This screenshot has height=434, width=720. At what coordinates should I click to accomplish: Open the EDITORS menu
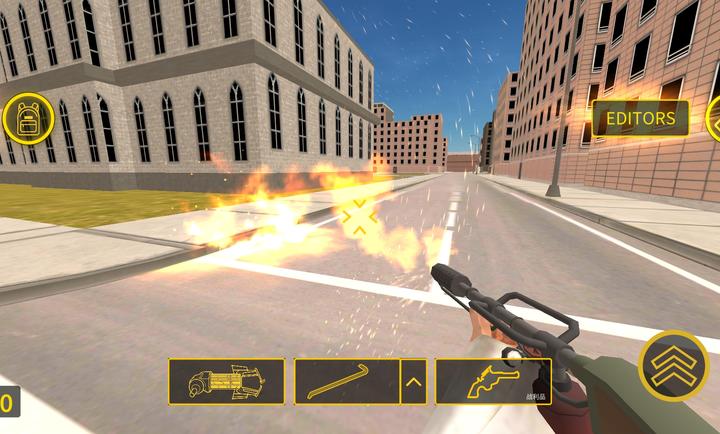pos(640,119)
